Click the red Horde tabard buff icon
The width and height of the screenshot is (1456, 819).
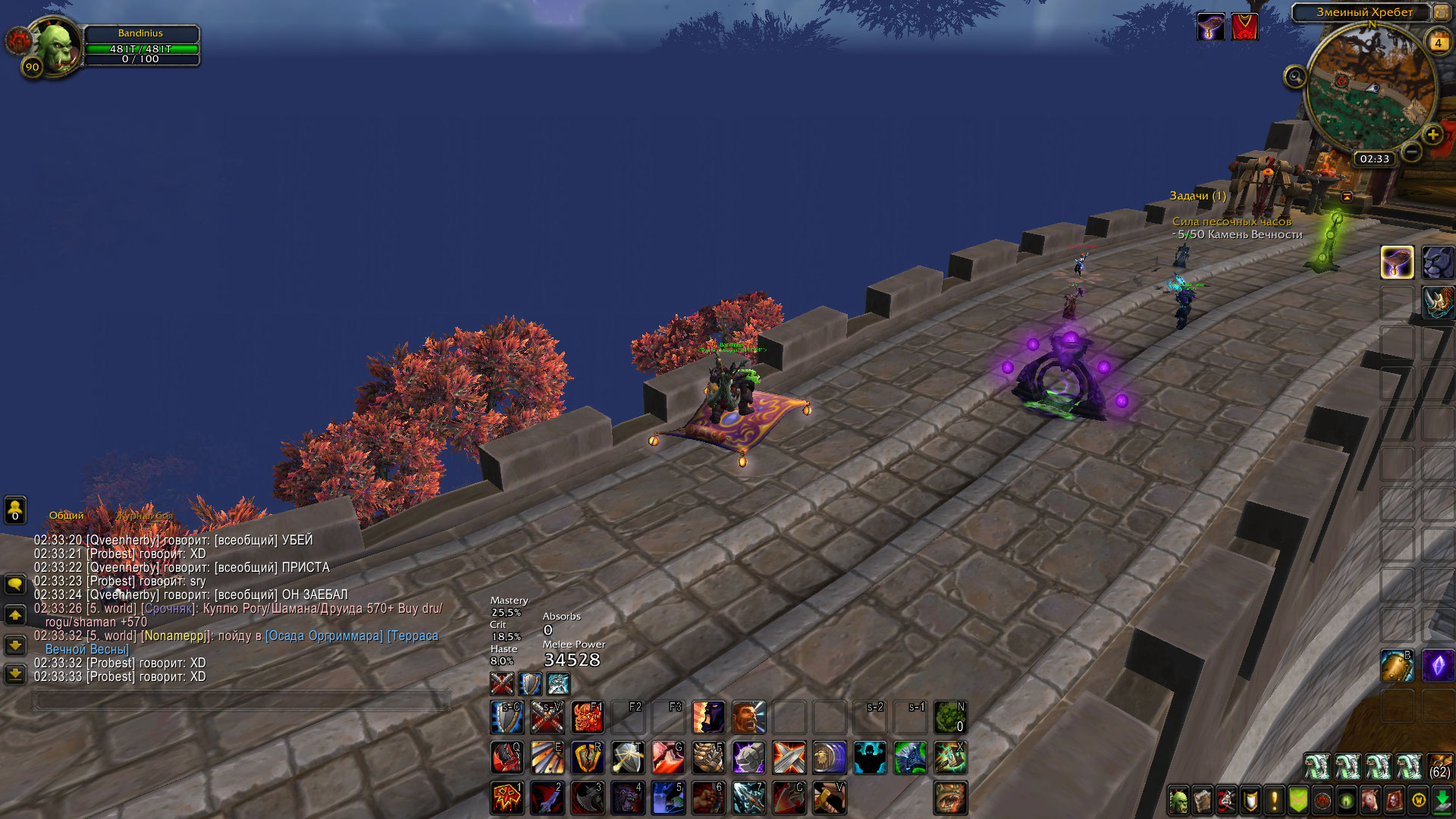pos(1244,27)
